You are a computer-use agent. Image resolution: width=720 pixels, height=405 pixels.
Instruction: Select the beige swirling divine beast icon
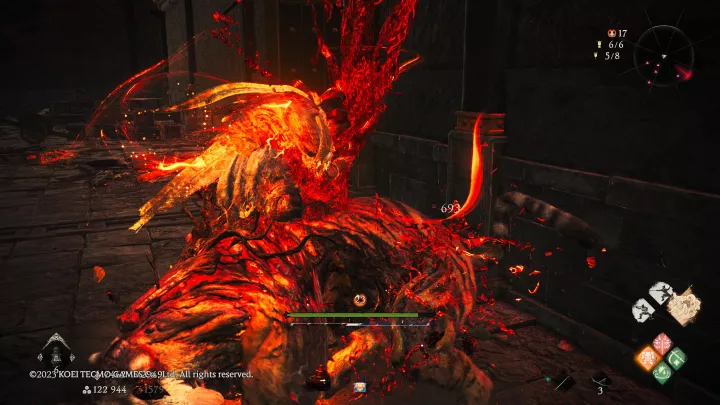(x=684, y=306)
